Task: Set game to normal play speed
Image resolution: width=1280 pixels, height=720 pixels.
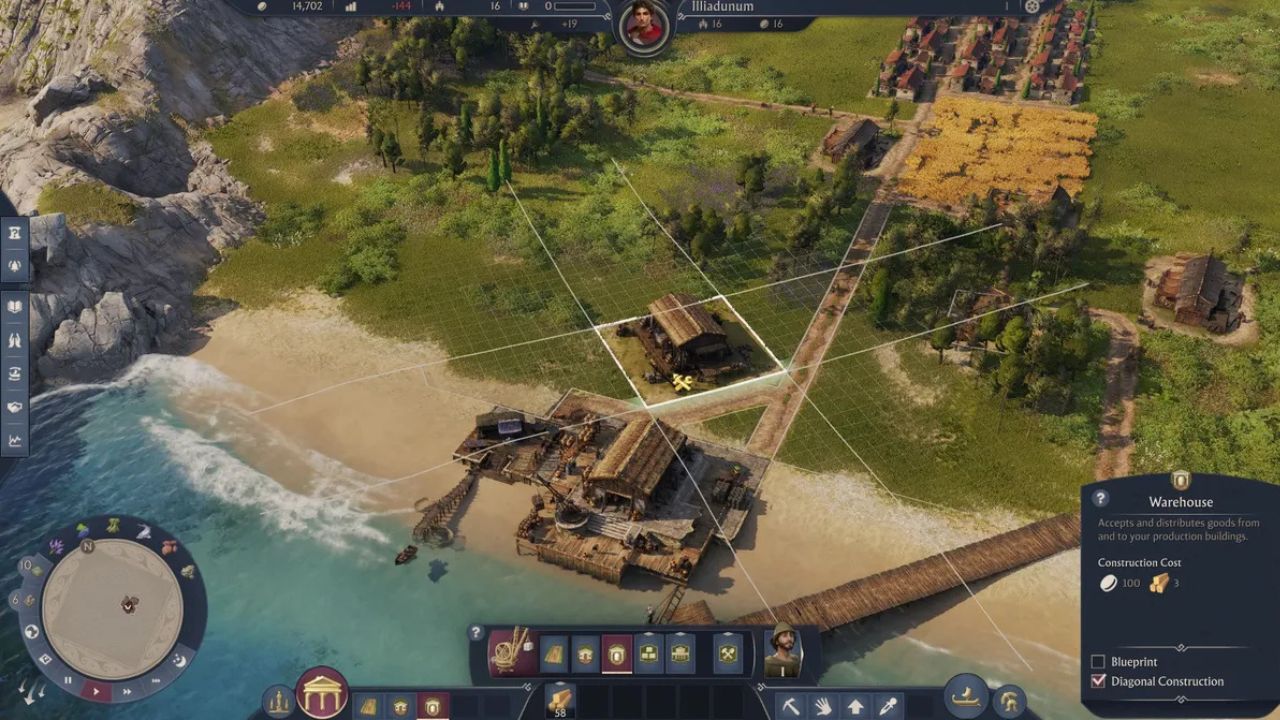Action: click(96, 691)
